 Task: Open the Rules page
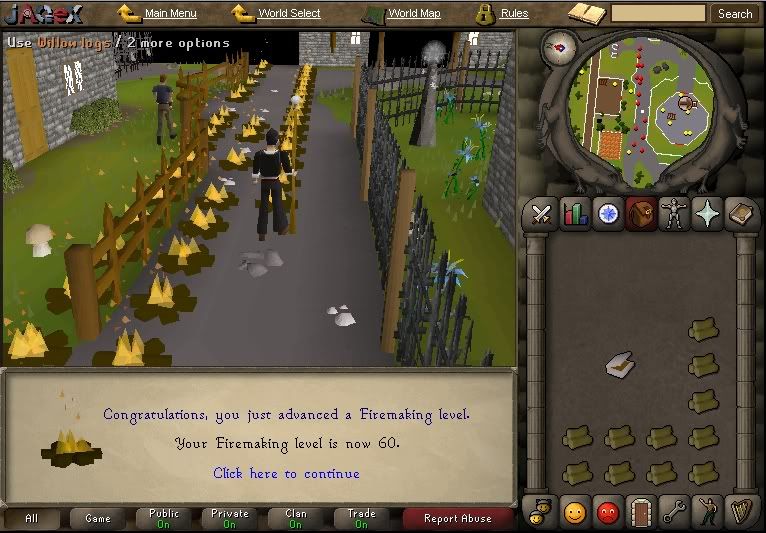(x=514, y=14)
